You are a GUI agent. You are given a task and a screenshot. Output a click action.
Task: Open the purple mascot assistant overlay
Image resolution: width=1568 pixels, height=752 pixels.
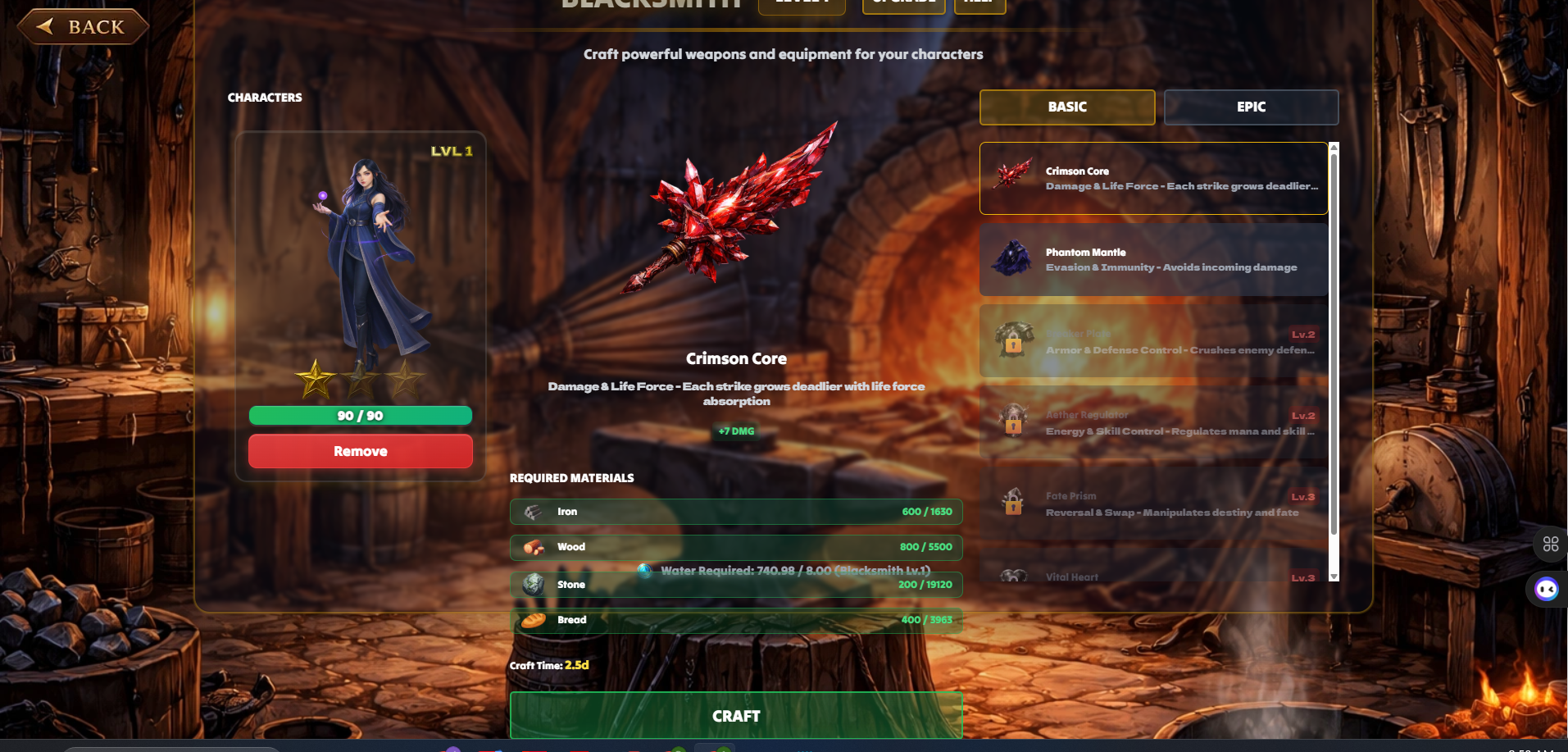pyautogui.click(x=1547, y=589)
